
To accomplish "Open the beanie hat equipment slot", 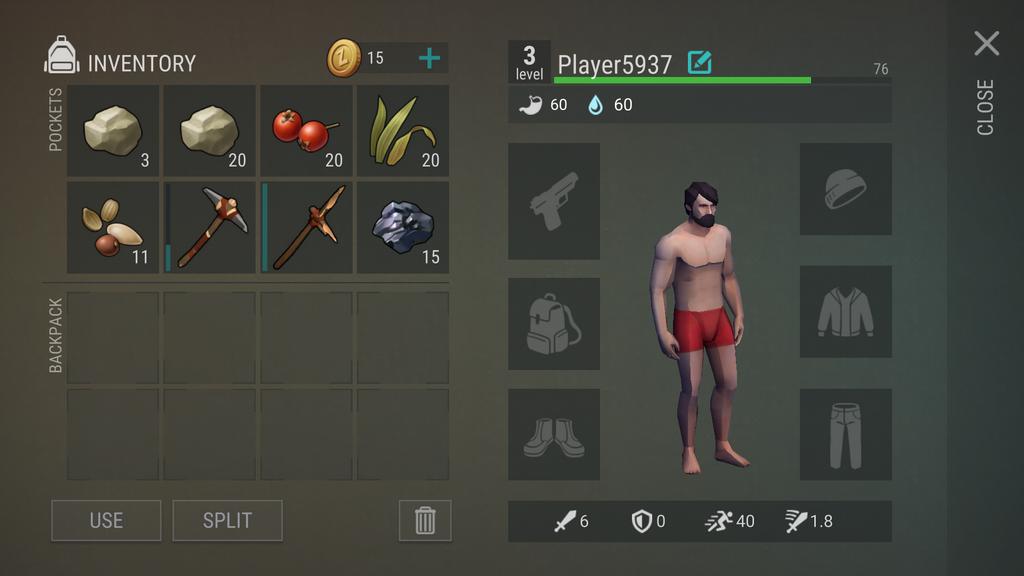I will coord(845,189).
